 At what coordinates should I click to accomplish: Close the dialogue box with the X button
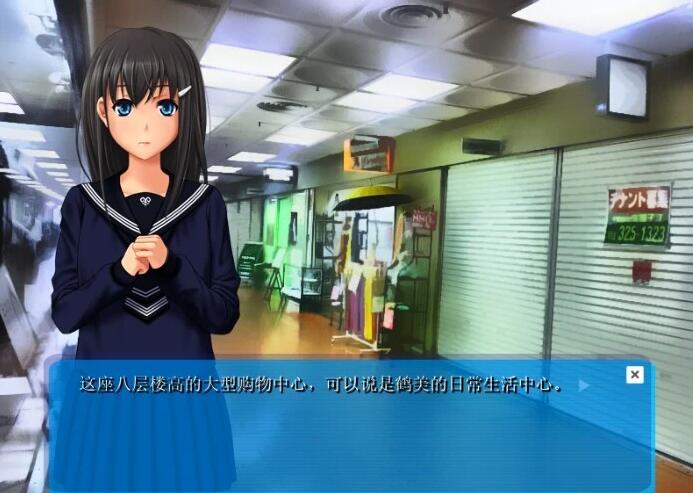point(634,374)
